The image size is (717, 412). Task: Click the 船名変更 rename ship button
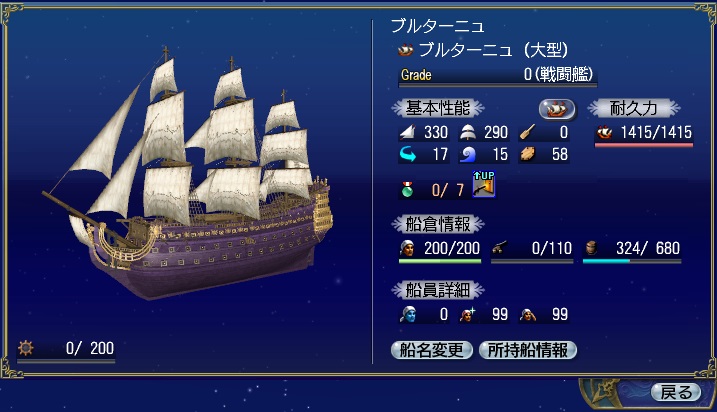432,350
